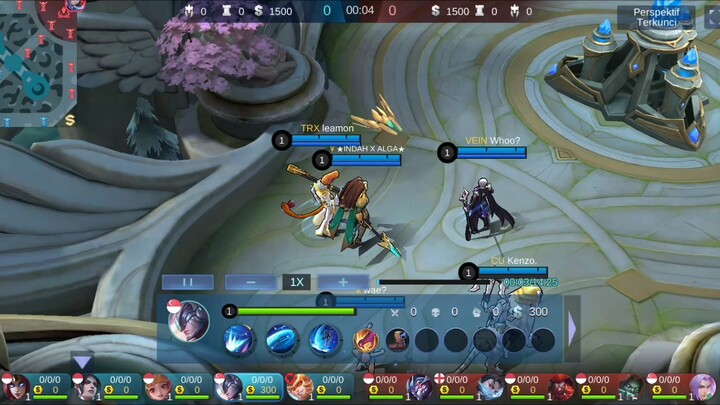Screen dimensions: 720x405
Task: Select the bottom-bar hero portrait holding 300 gold
Action: pos(229,386)
